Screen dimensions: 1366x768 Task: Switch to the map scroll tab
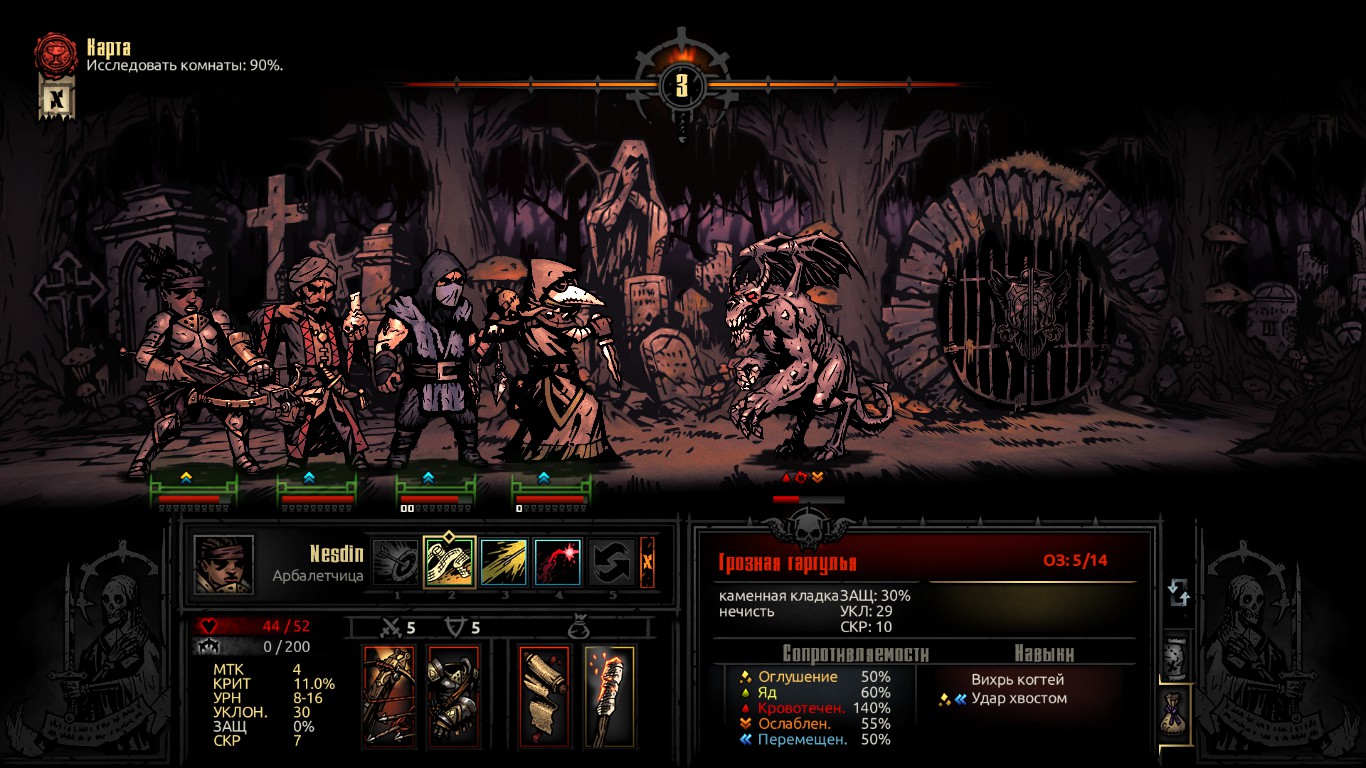(x=1178, y=657)
